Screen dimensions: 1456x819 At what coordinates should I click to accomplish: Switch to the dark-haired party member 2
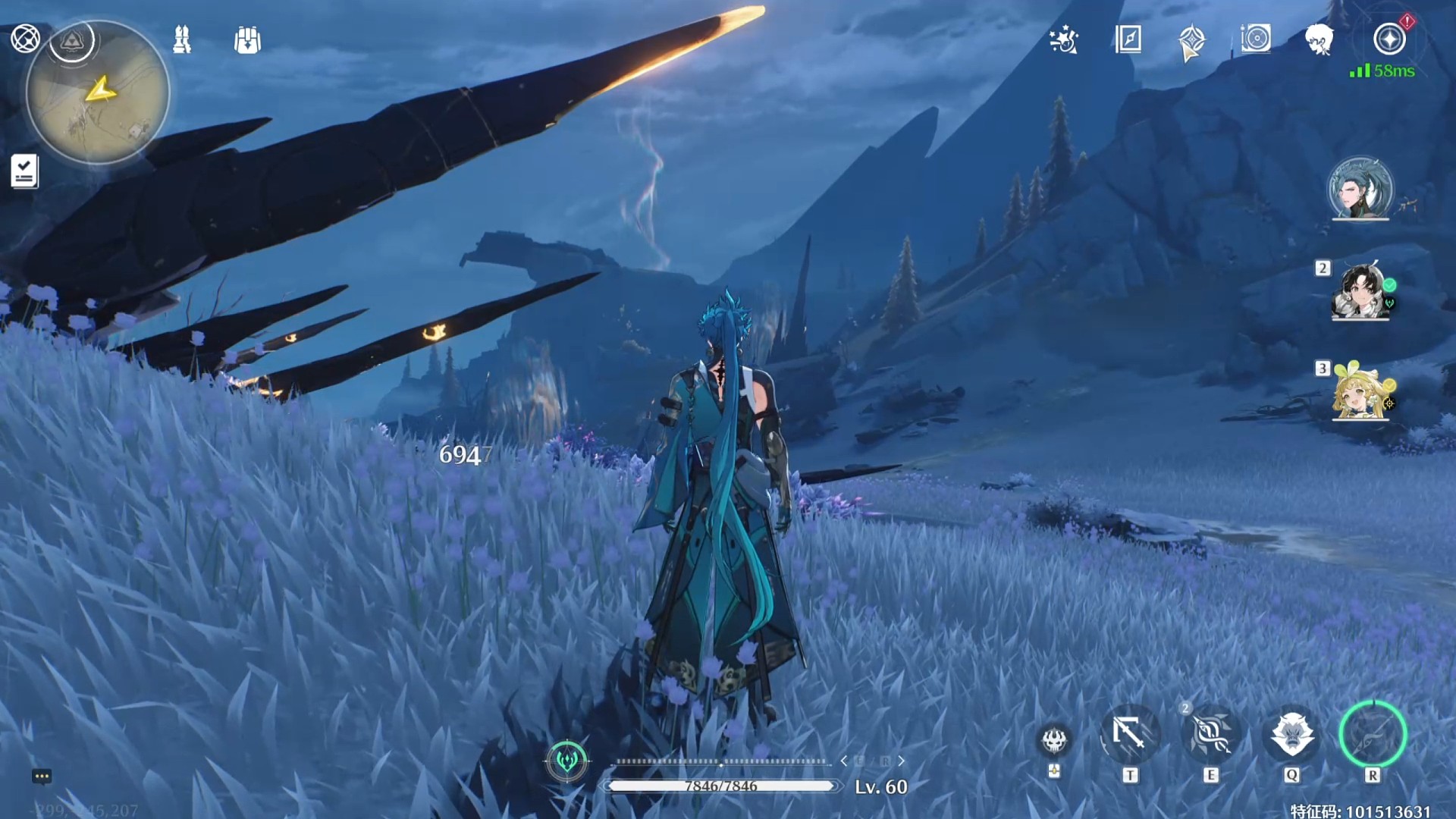coord(1360,292)
